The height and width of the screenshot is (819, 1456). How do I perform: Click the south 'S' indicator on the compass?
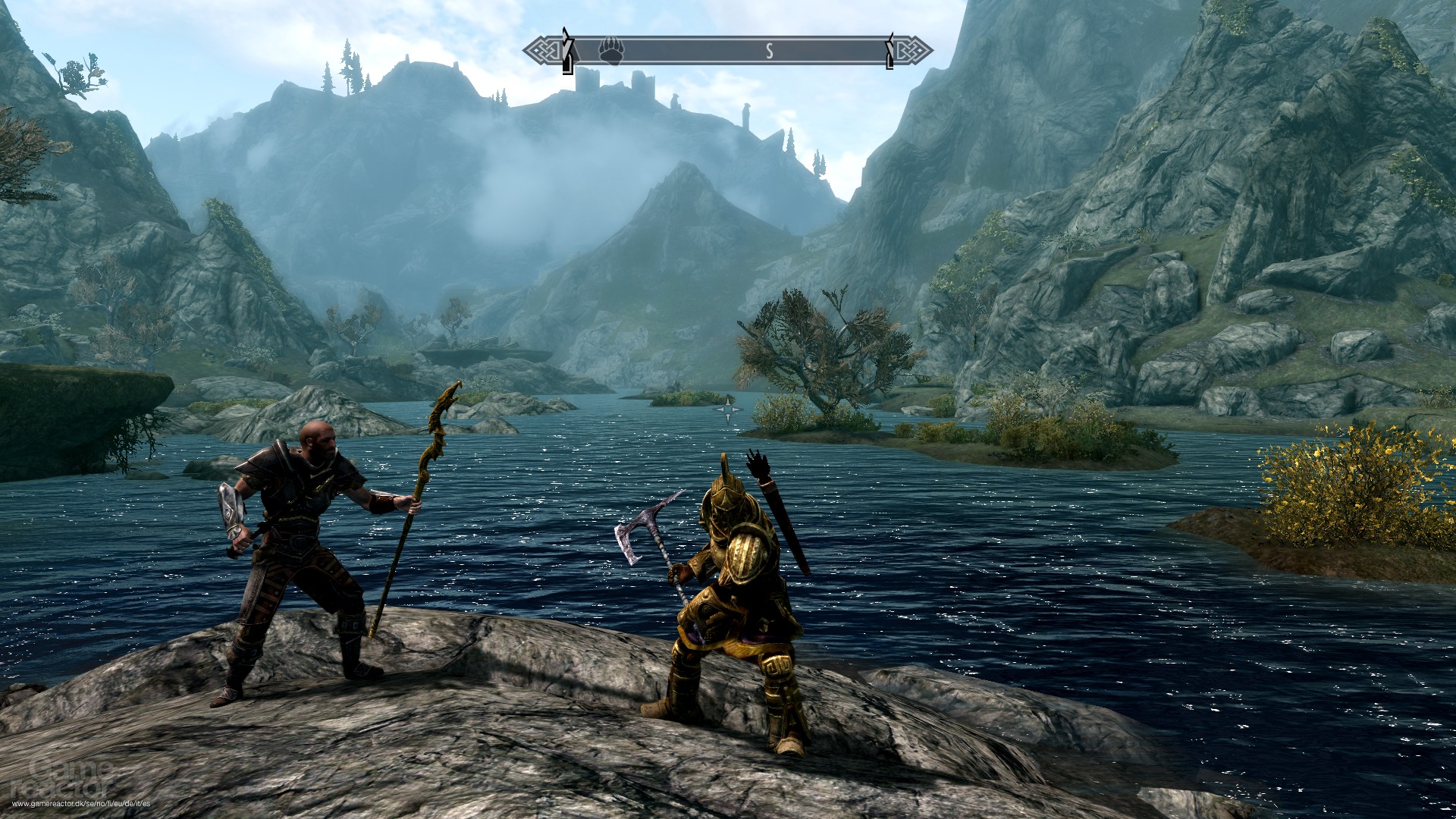point(770,50)
